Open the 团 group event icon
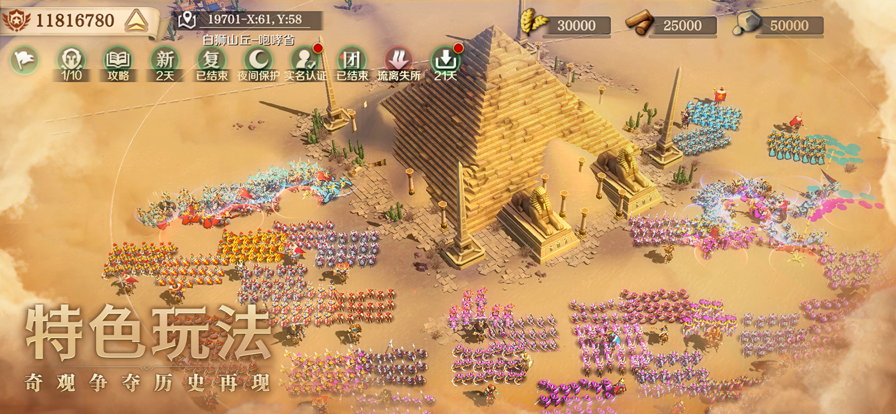 tap(351, 61)
